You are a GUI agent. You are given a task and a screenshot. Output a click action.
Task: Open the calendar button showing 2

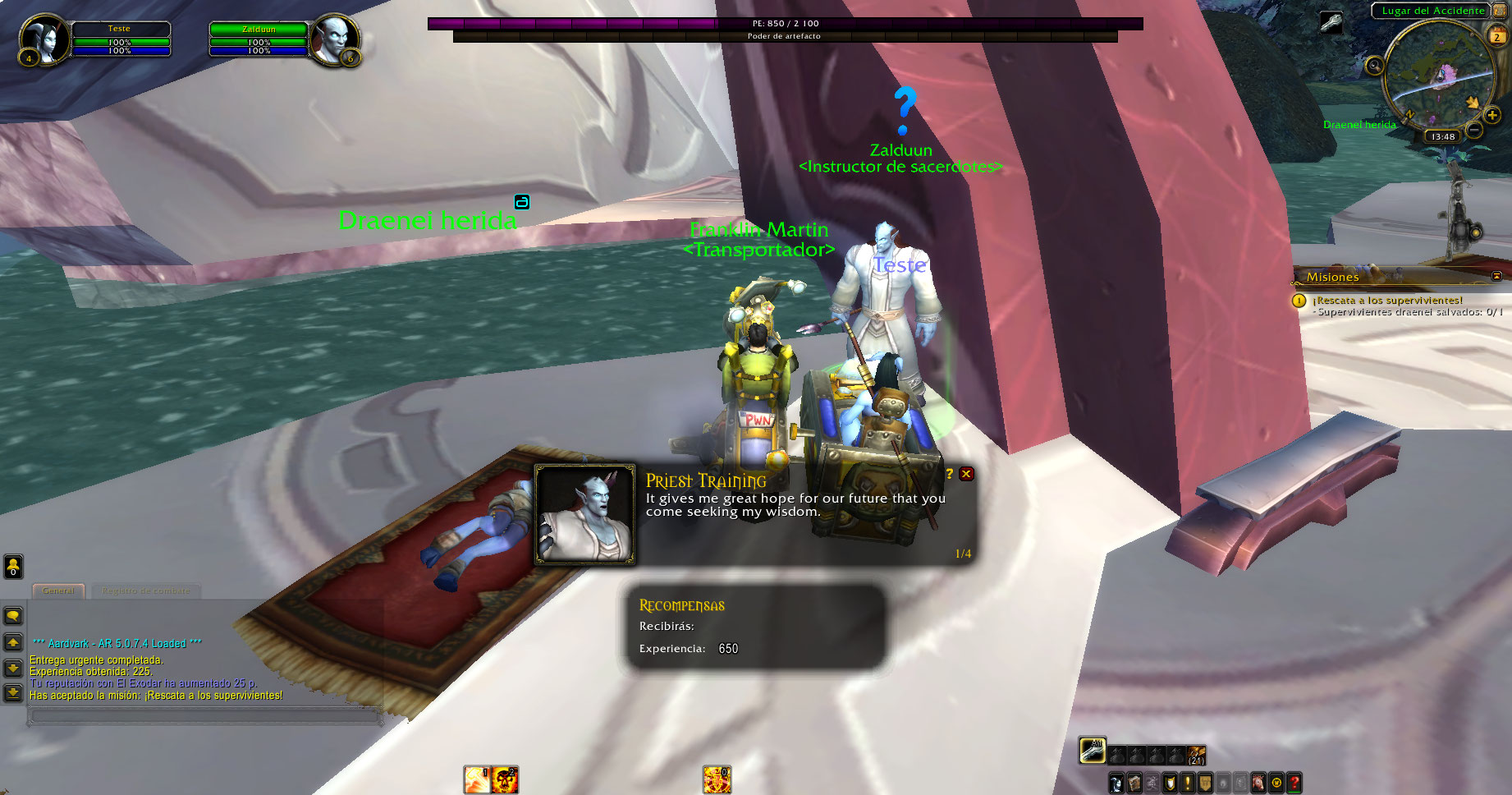pyautogui.click(x=1496, y=36)
